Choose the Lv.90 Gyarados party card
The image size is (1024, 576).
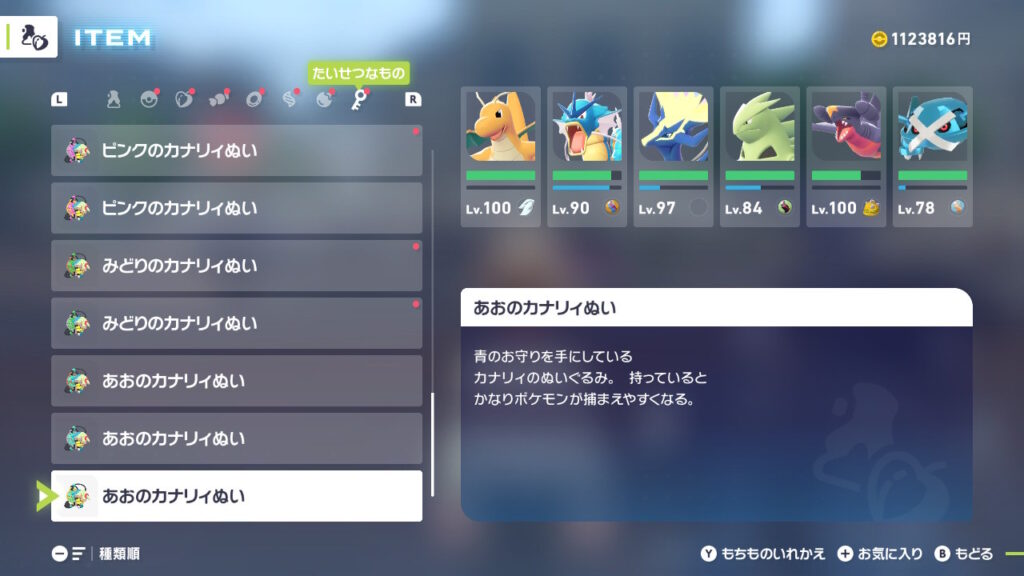(x=587, y=155)
